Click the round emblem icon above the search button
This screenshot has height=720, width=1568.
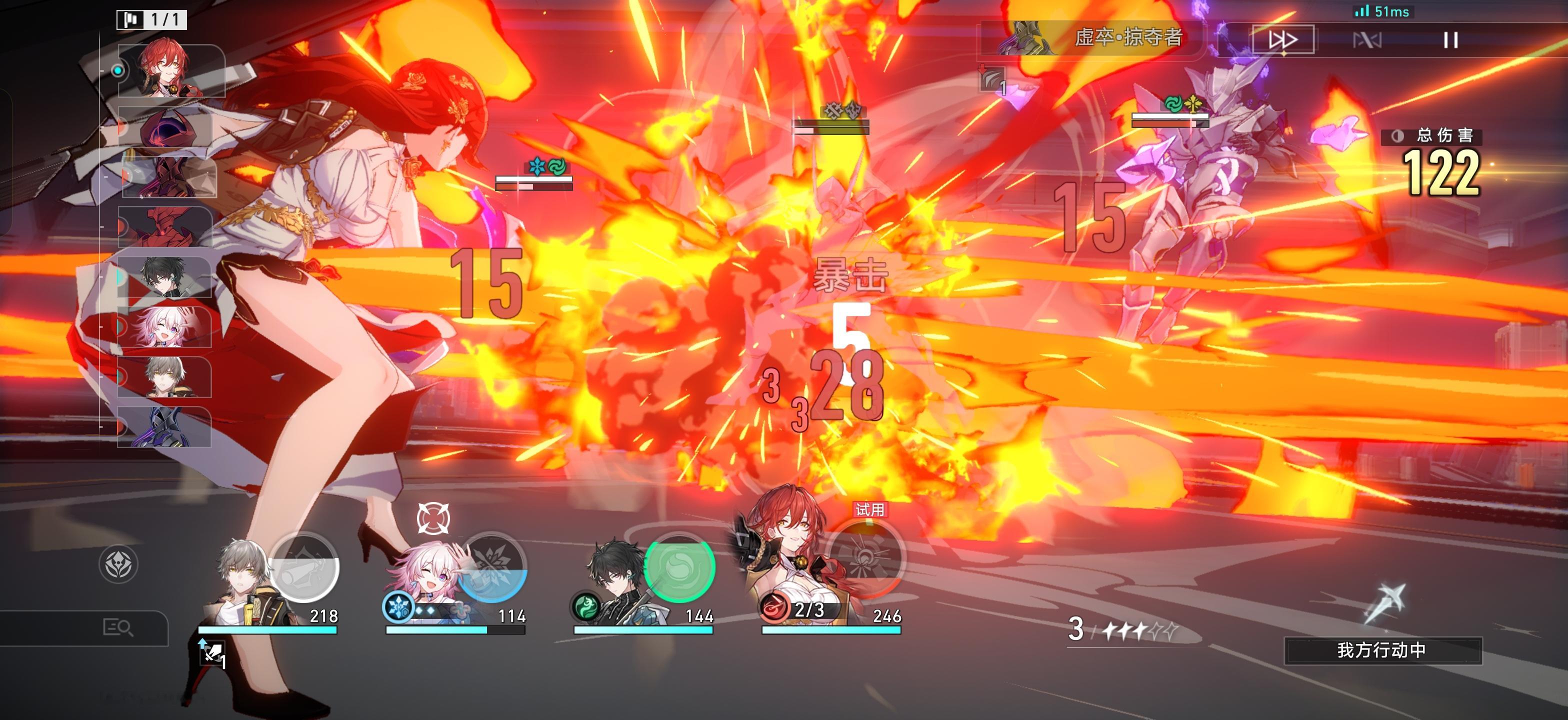click(118, 564)
